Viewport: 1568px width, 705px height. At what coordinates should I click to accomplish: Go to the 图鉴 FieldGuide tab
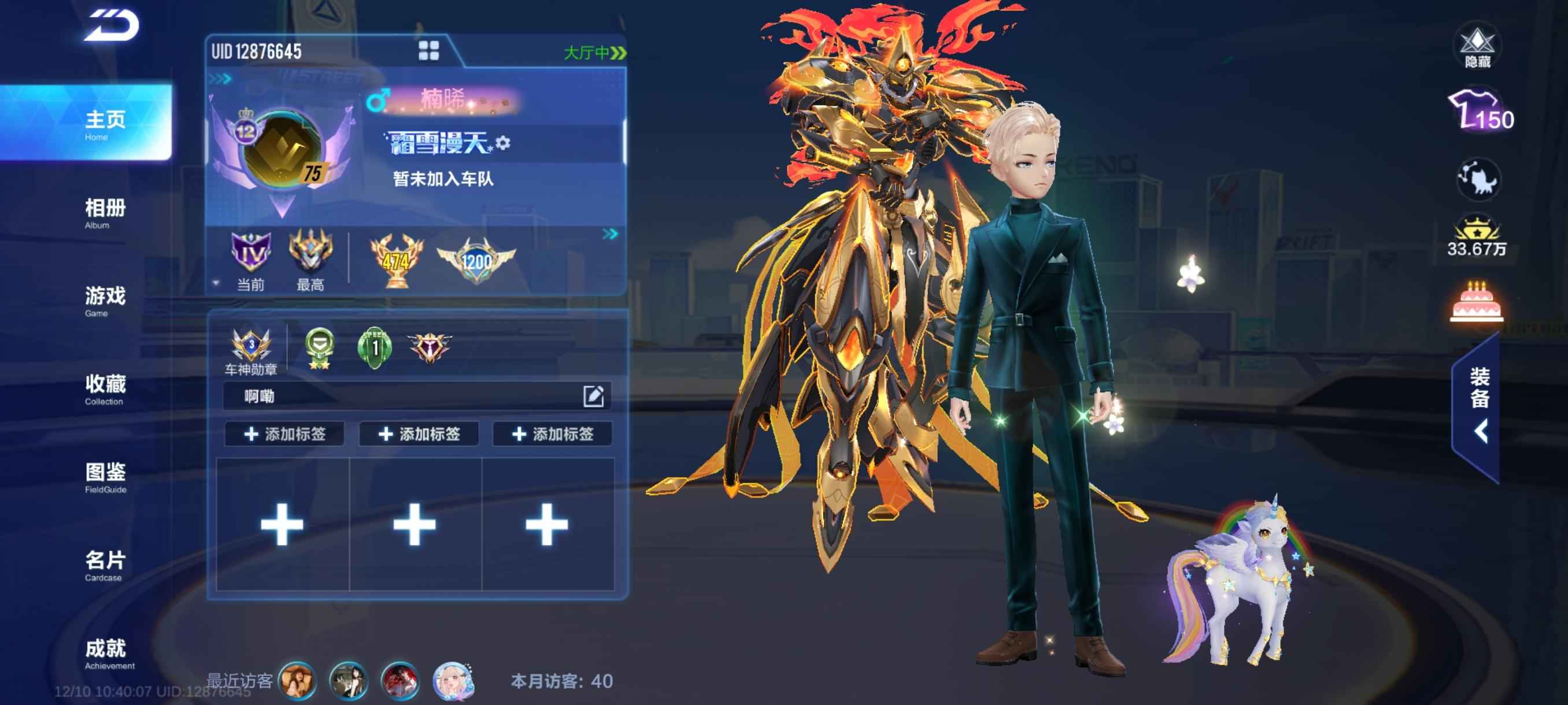pyautogui.click(x=105, y=477)
